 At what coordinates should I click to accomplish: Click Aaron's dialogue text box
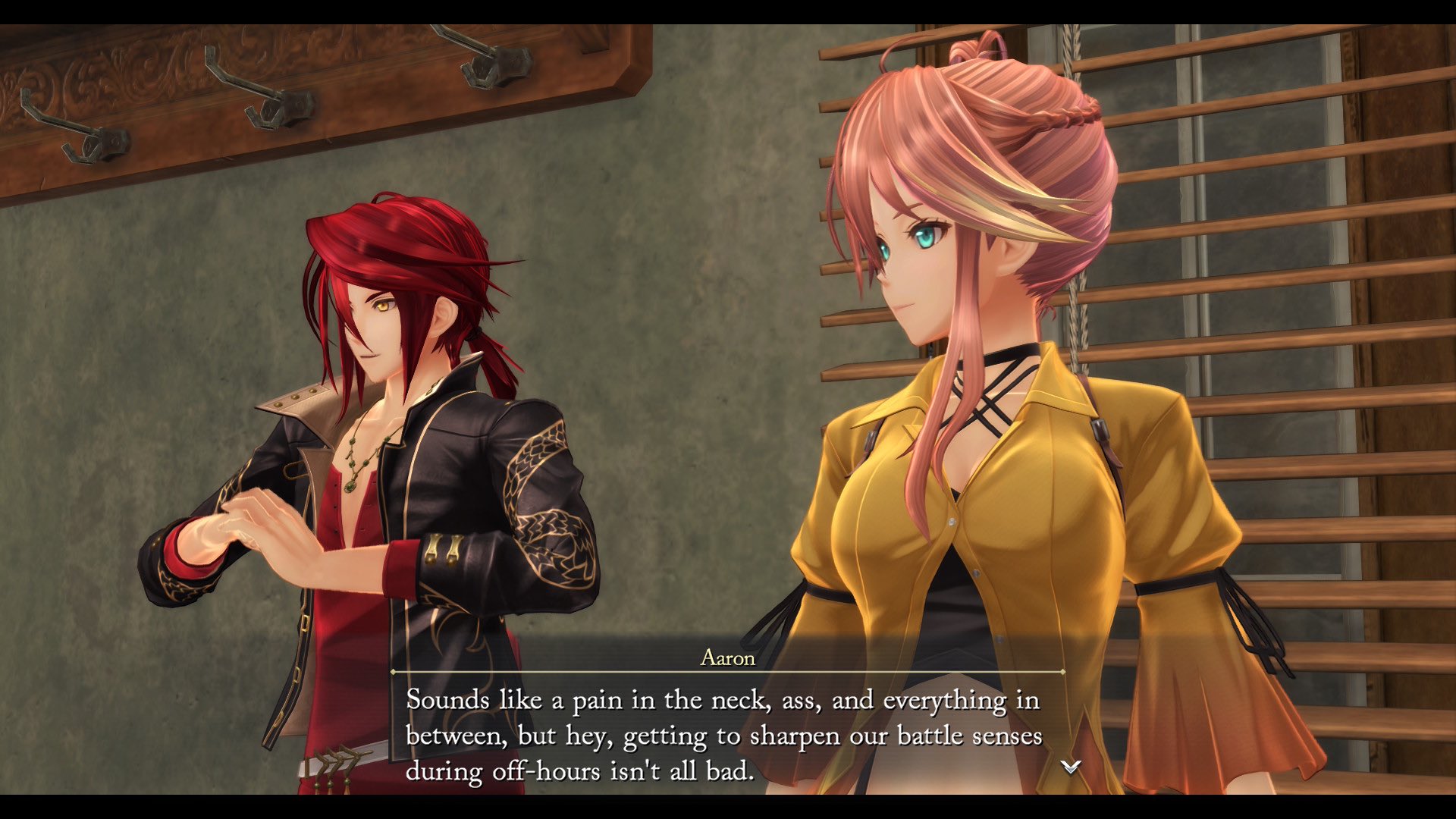pos(724,734)
